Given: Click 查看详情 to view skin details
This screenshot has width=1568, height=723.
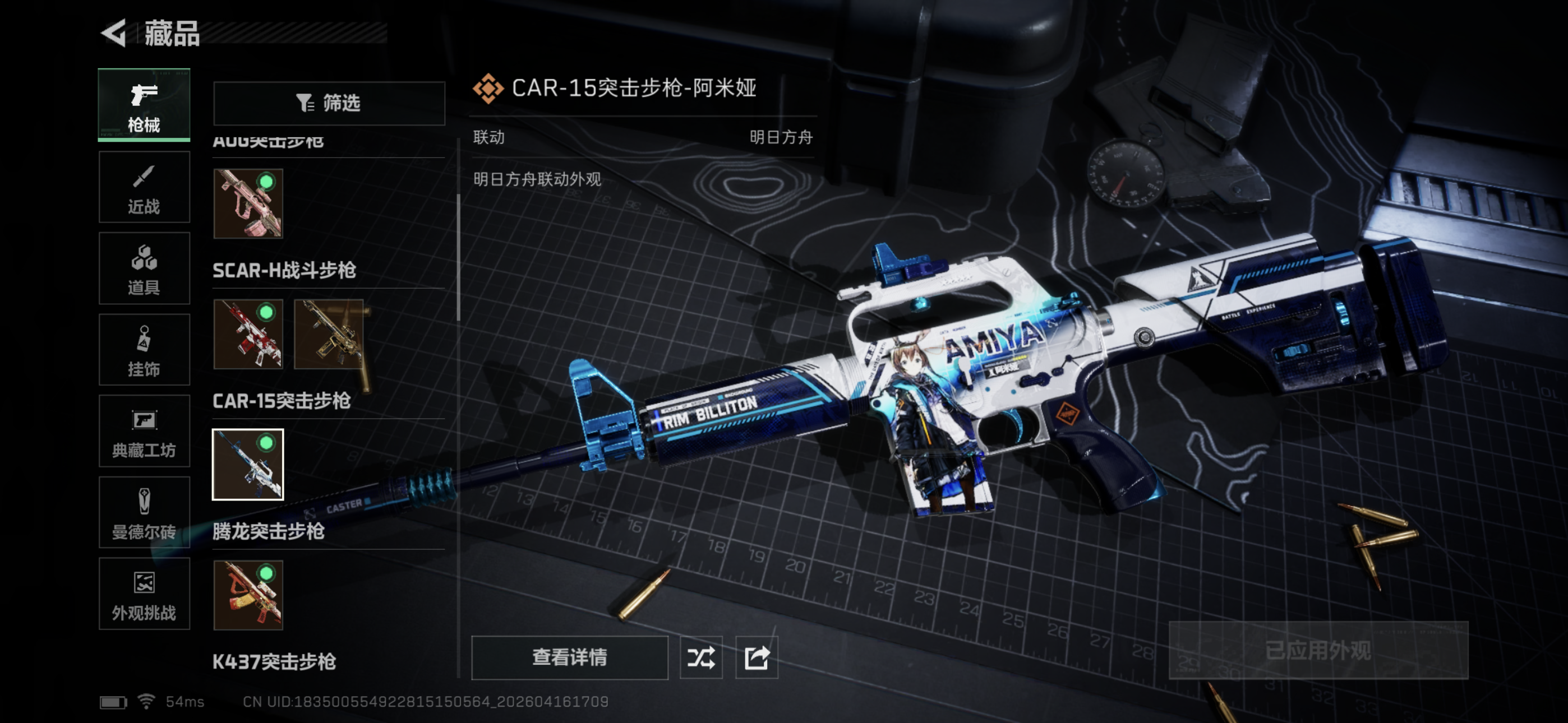Looking at the screenshot, I should 569,657.
